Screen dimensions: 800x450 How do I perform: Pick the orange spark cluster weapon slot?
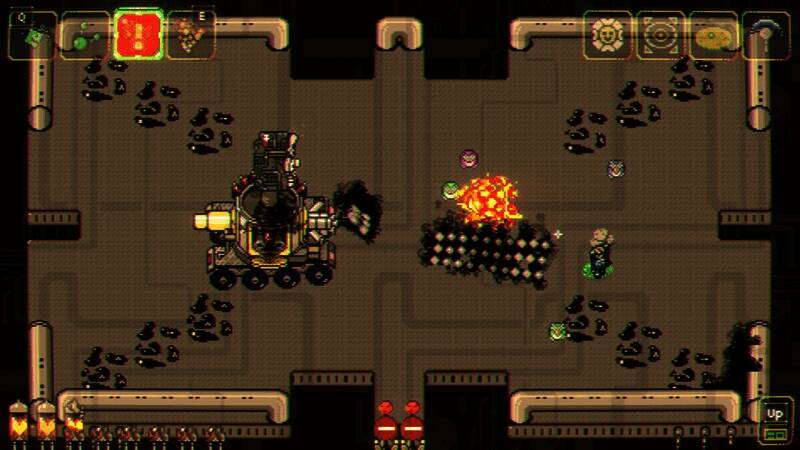[x=190, y=36]
